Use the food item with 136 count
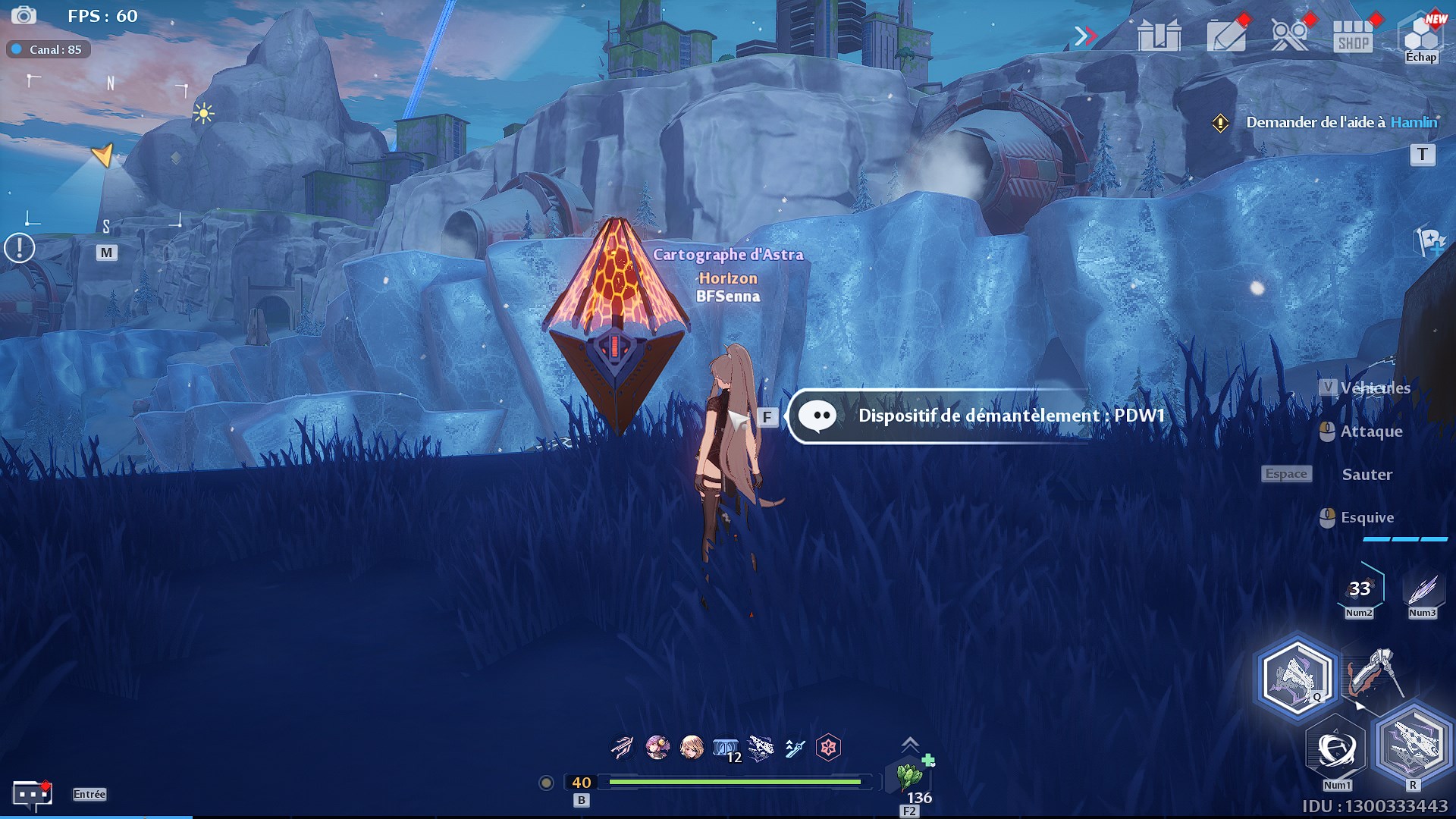 [909, 777]
